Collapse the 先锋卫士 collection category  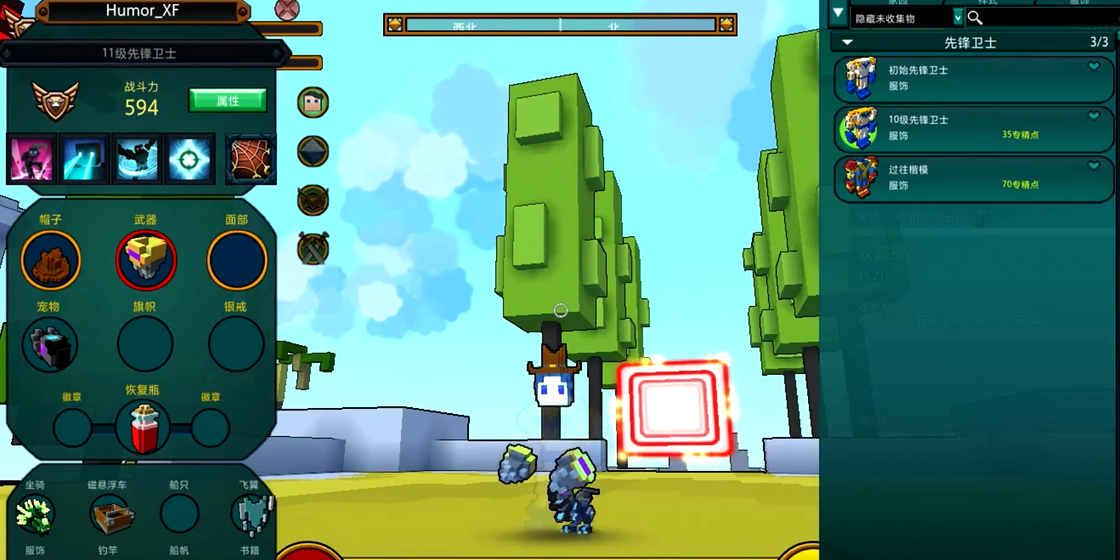tap(848, 42)
